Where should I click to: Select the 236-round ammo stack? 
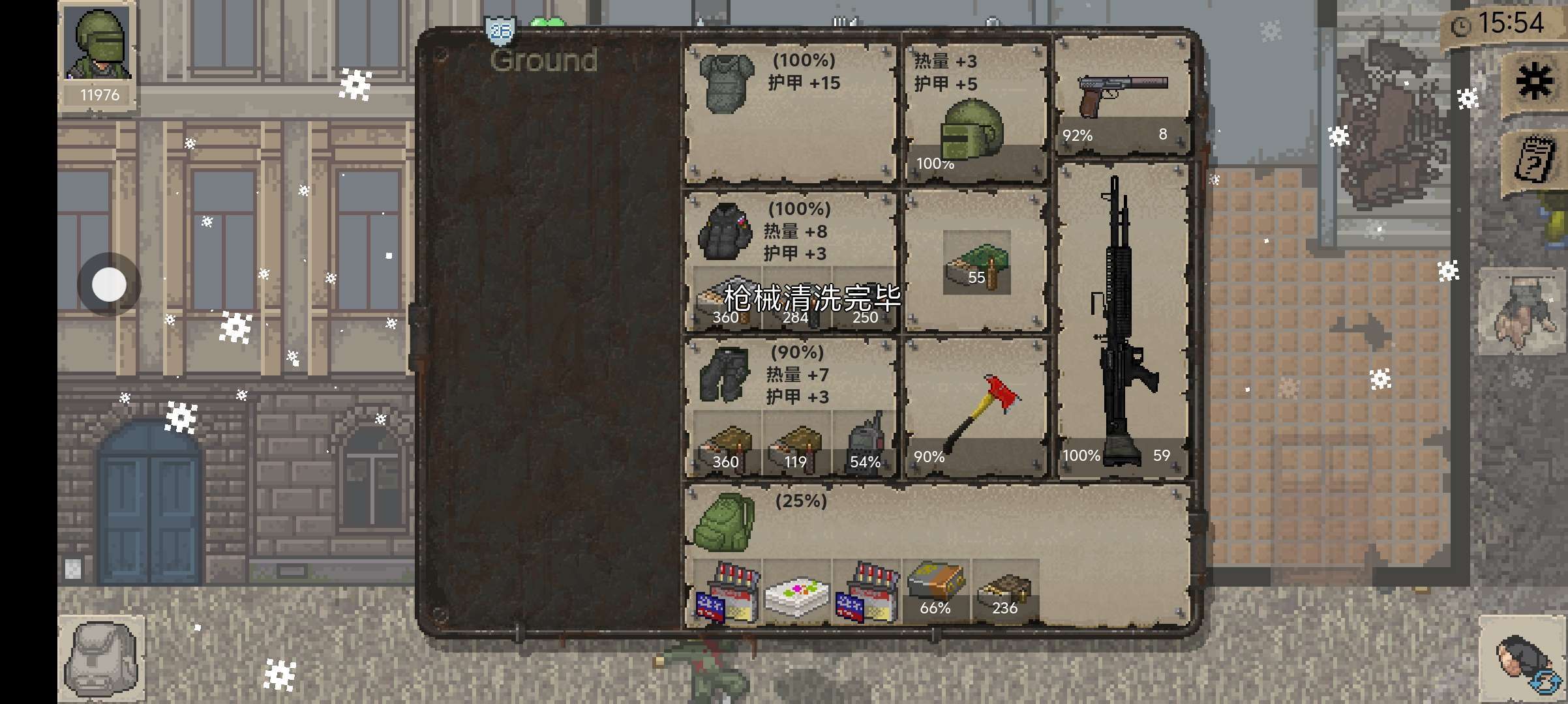pos(1004,591)
